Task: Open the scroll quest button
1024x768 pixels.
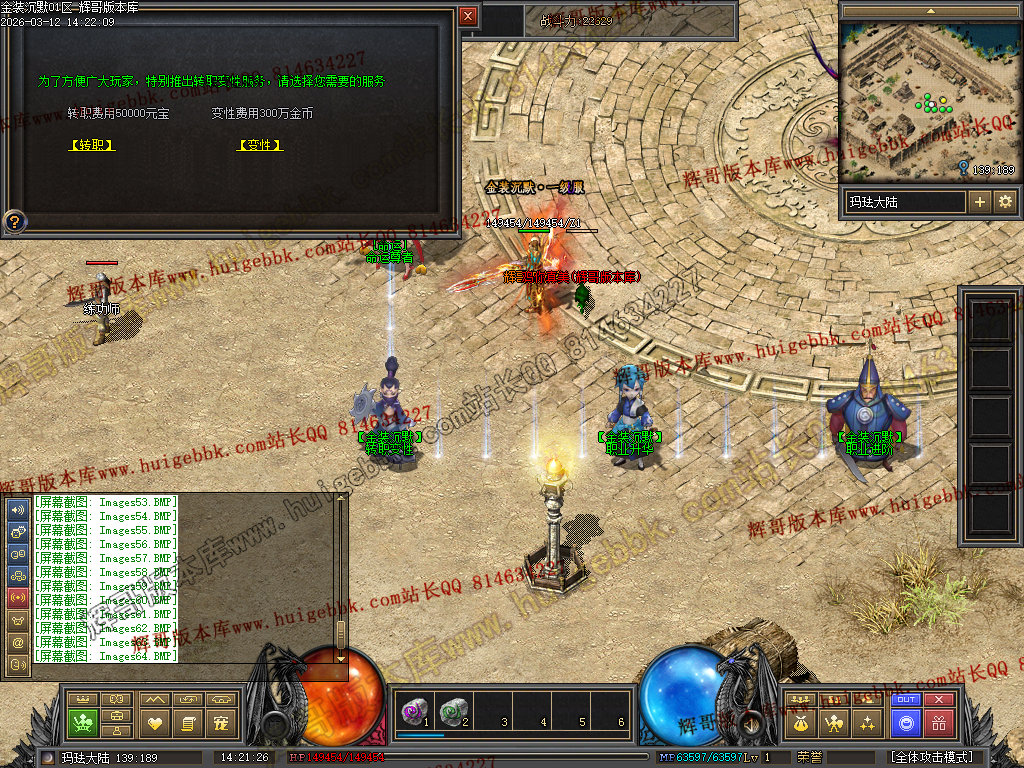Action: pyautogui.click(x=187, y=722)
